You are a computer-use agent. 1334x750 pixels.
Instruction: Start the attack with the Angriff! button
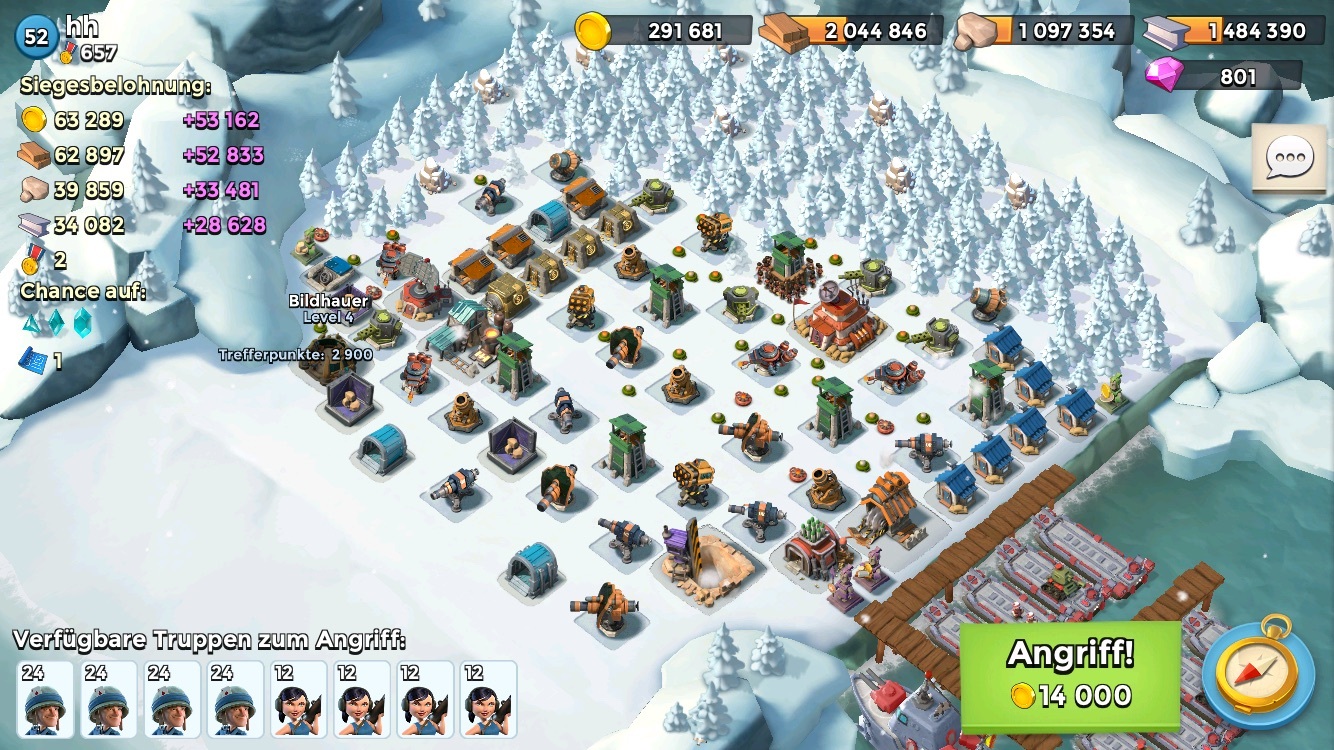tap(1070, 677)
